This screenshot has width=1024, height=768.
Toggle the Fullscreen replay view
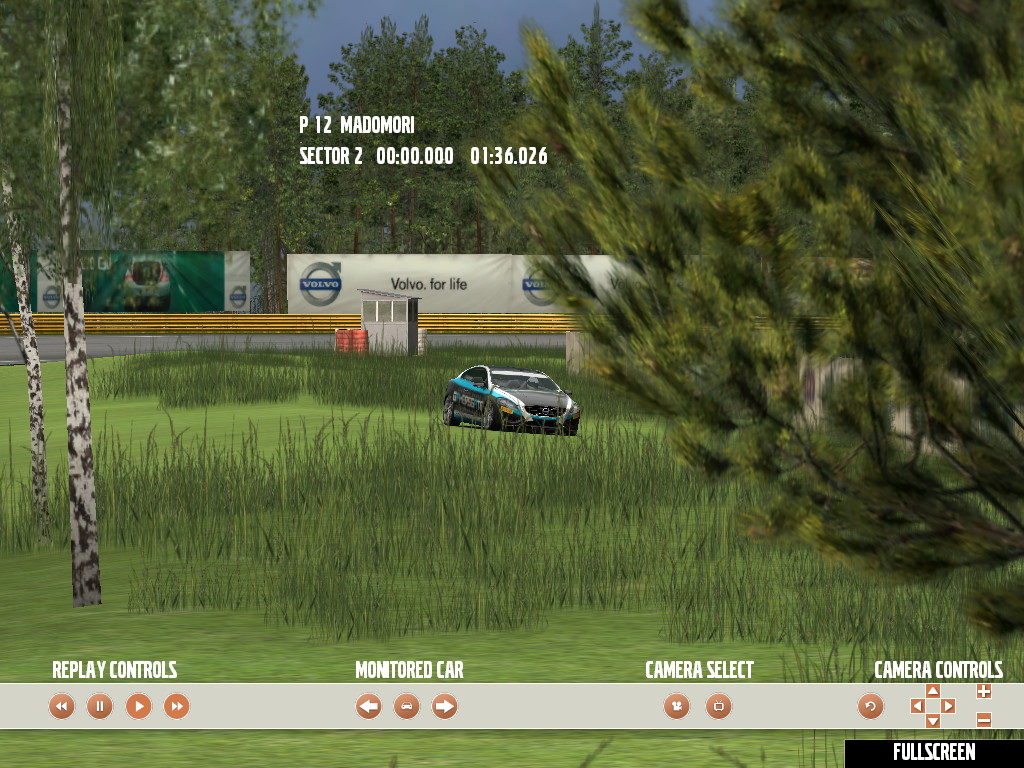(934, 753)
